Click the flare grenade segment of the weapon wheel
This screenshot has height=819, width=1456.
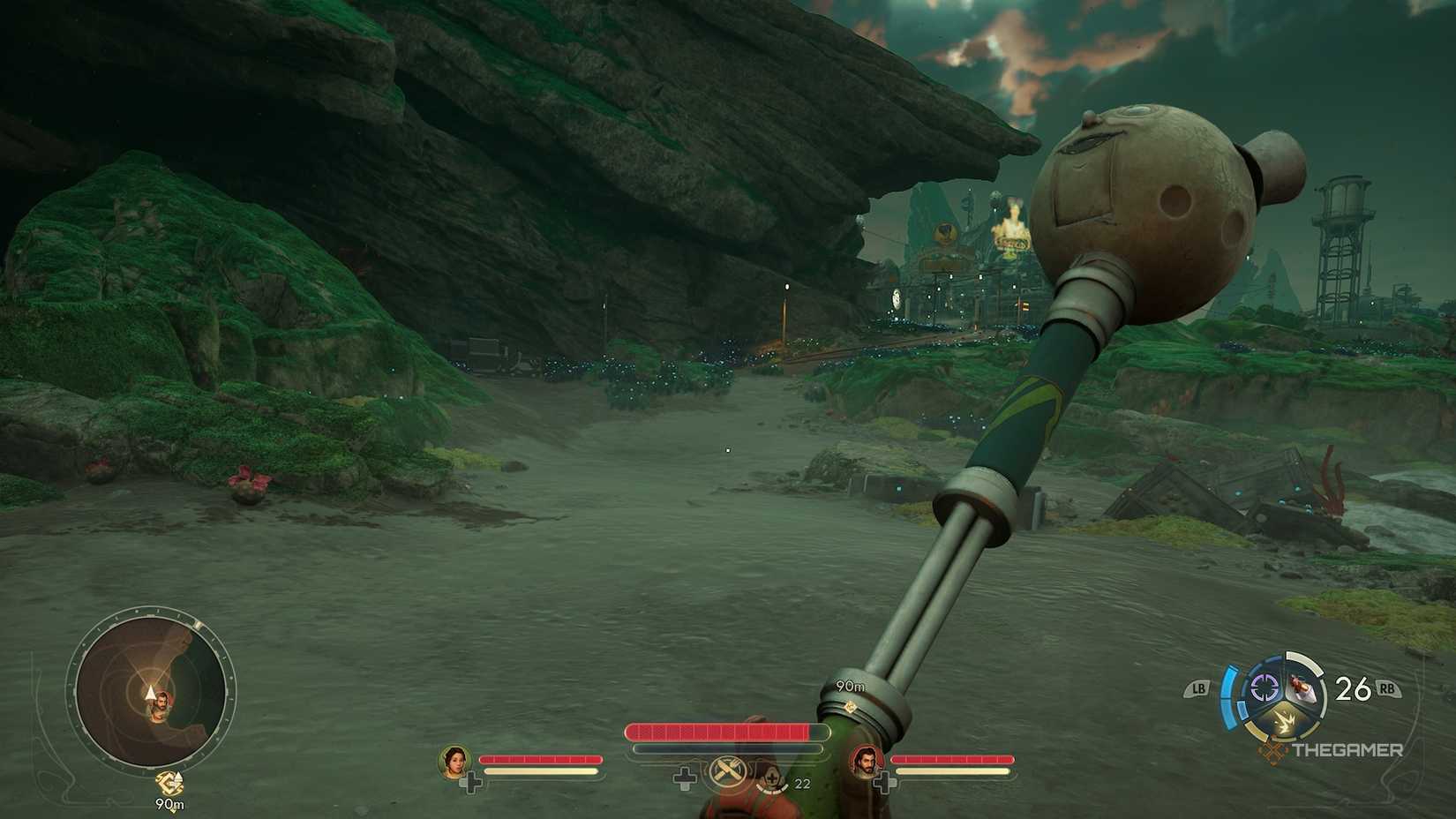1301,688
